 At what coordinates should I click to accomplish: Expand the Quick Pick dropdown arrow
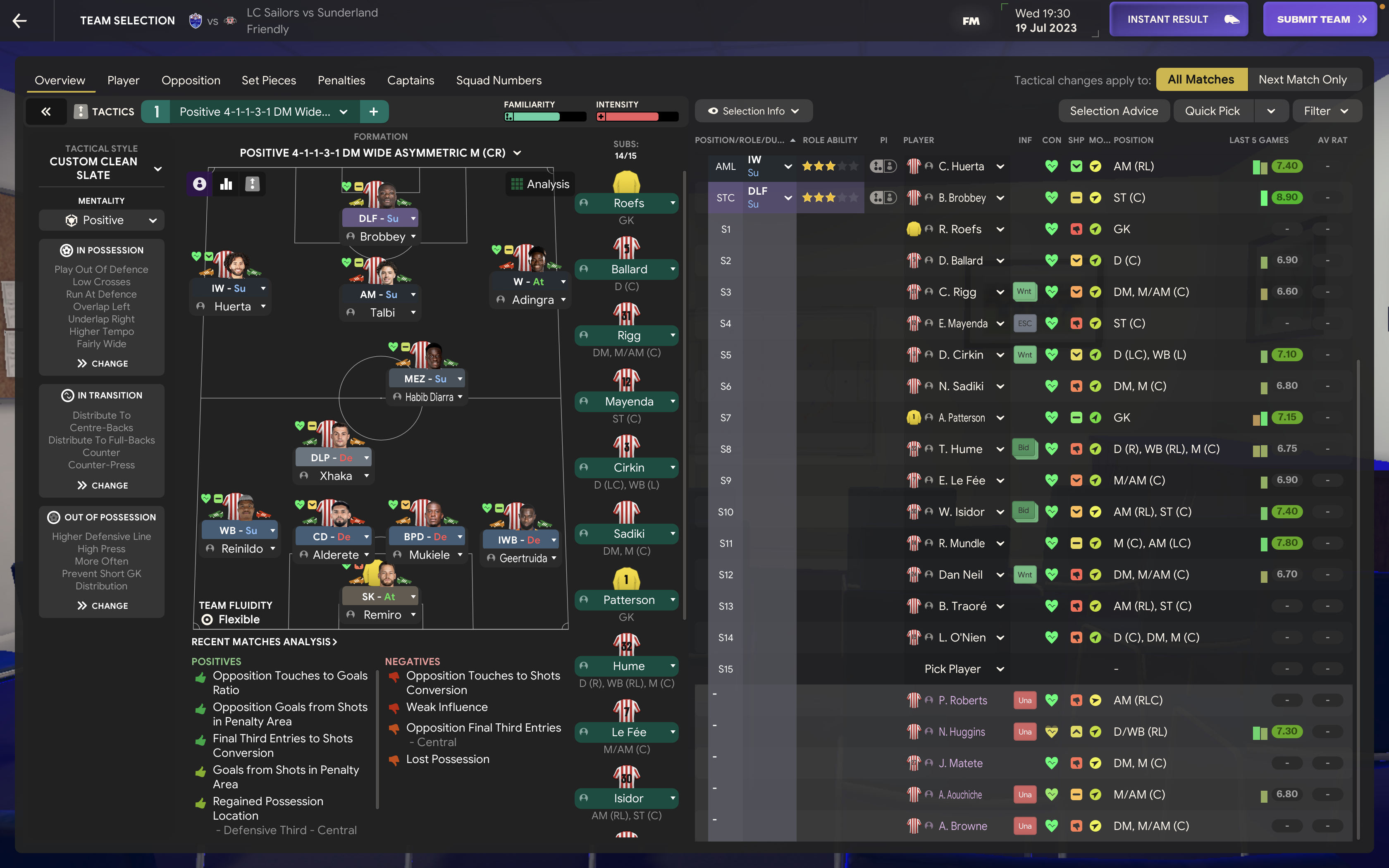(x=1272, y=110)
